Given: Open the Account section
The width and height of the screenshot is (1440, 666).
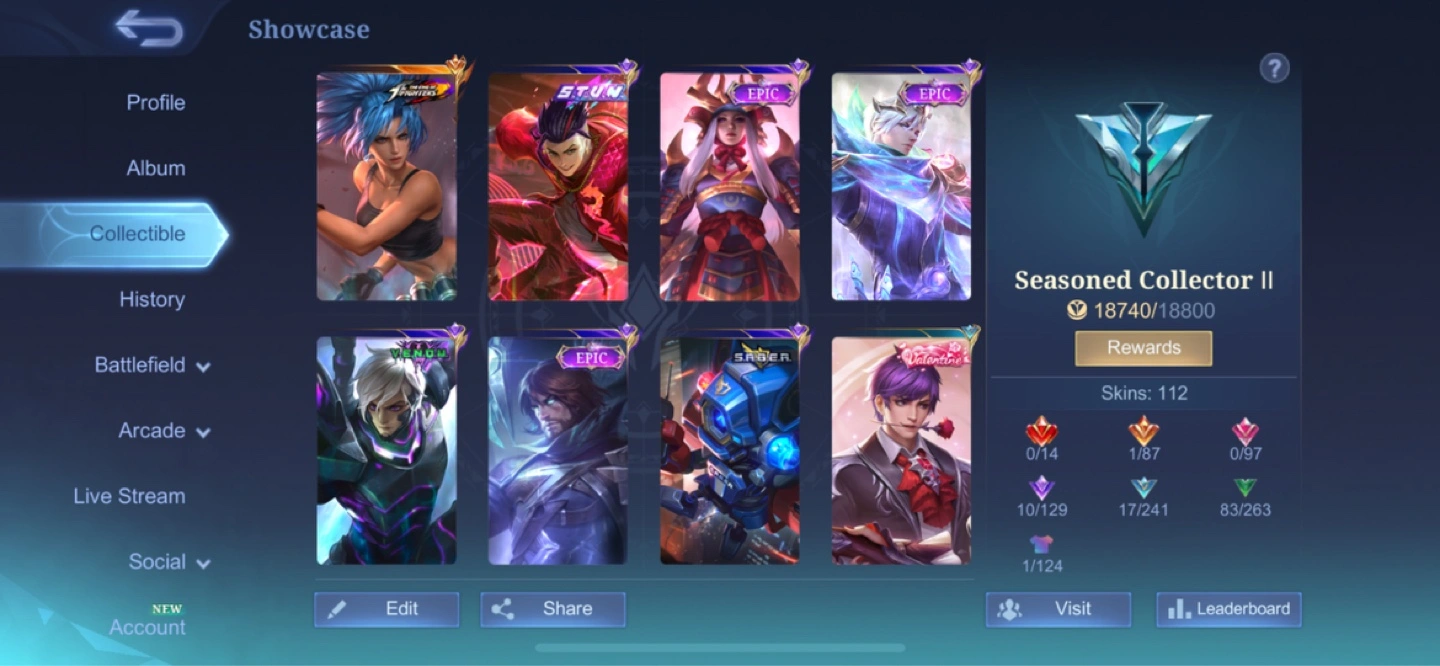Looking at the screenshot, I should click(147, 627).
